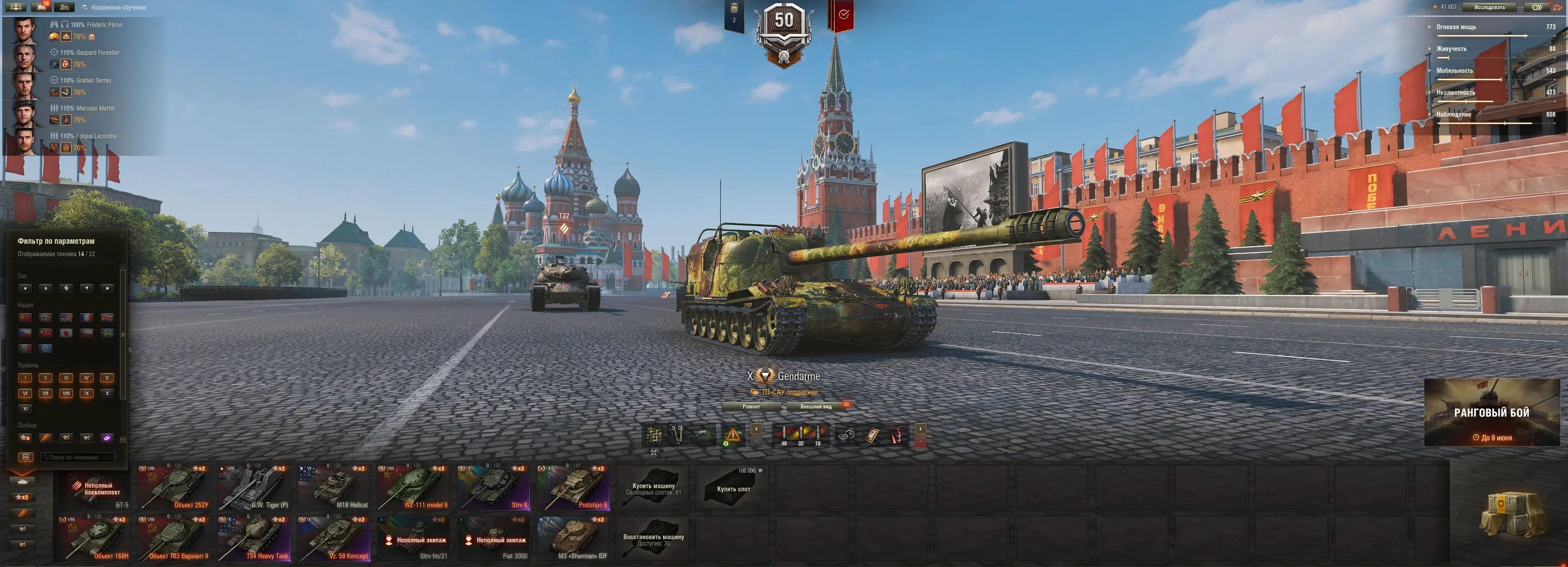Open the Внешний вид customization screen
This screenshot has height=567, width=1568.
point(816,407)
